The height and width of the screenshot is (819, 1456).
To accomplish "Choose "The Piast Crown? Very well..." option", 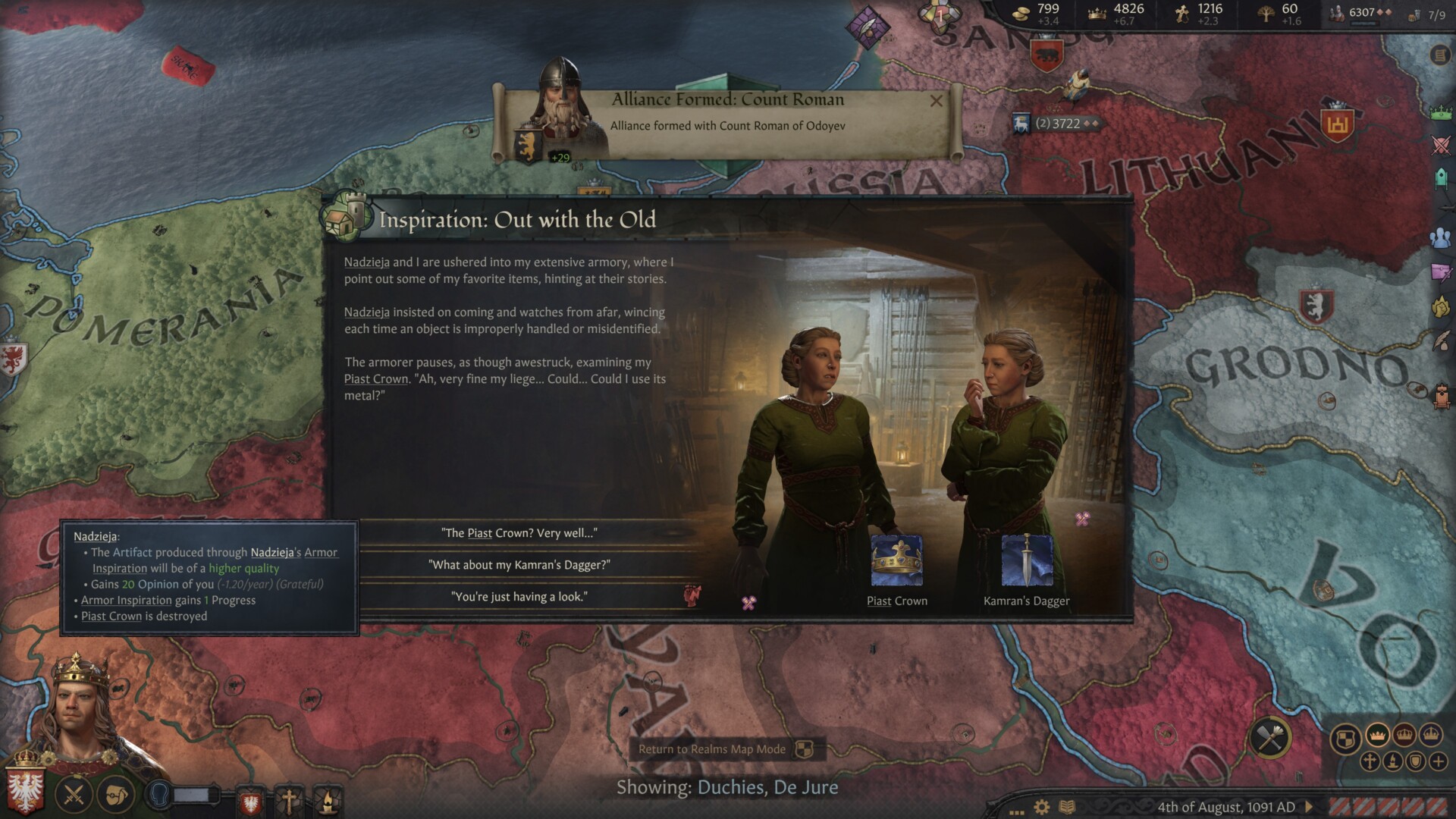I will (519, 533).
